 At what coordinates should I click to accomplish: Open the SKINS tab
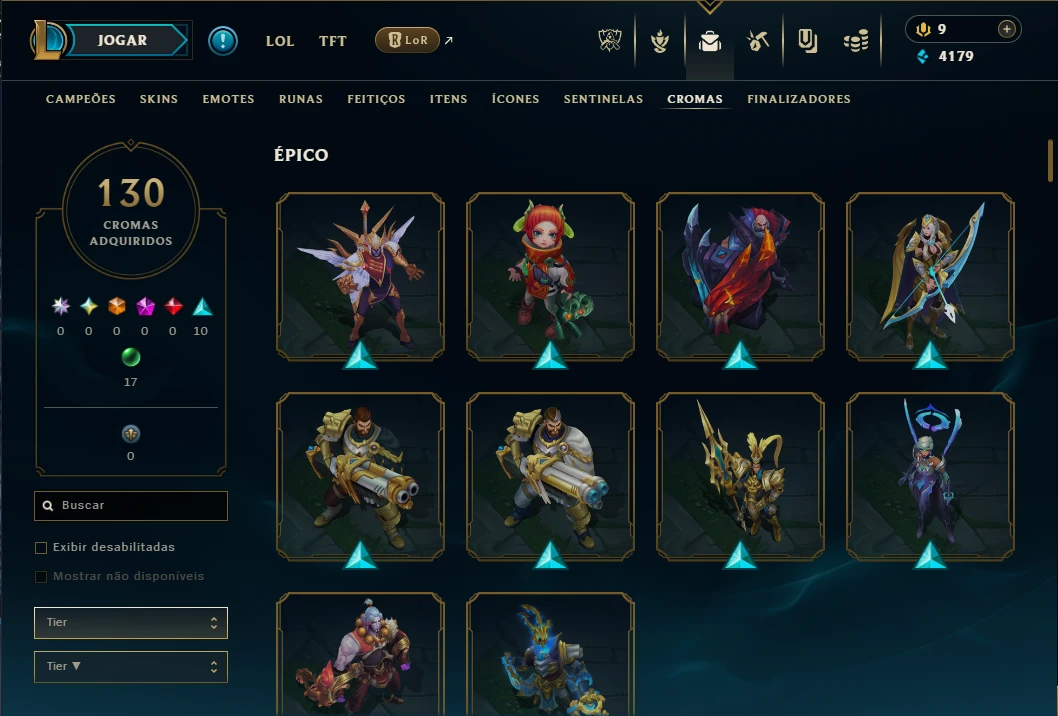(159, 99)
